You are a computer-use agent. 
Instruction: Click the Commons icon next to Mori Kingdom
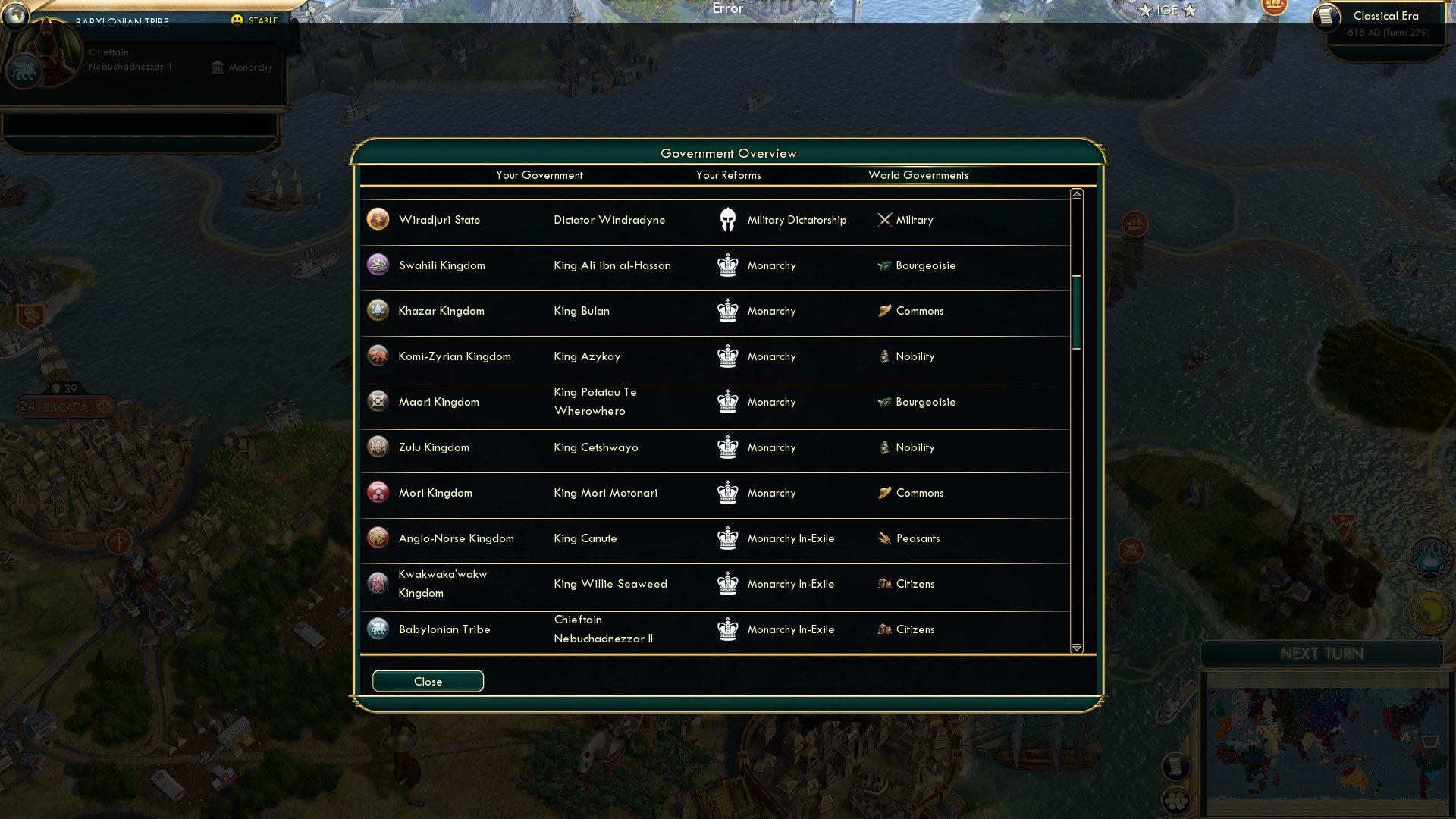point(883,492)
